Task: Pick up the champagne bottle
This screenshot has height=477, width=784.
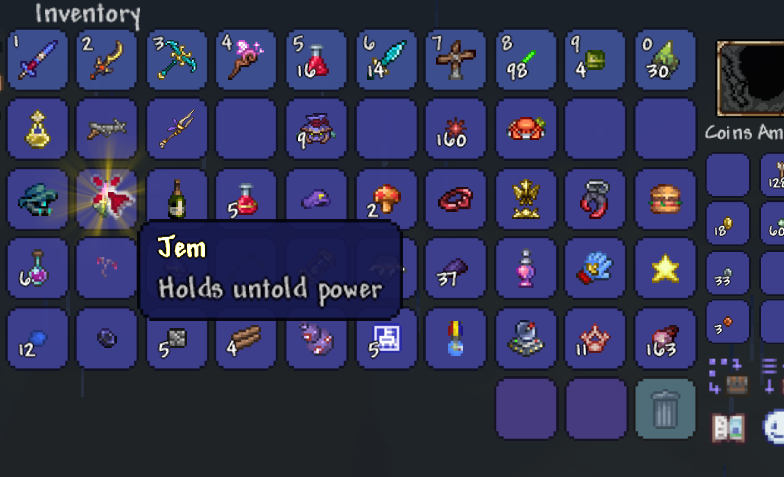Action: click(x=177, y=199)
